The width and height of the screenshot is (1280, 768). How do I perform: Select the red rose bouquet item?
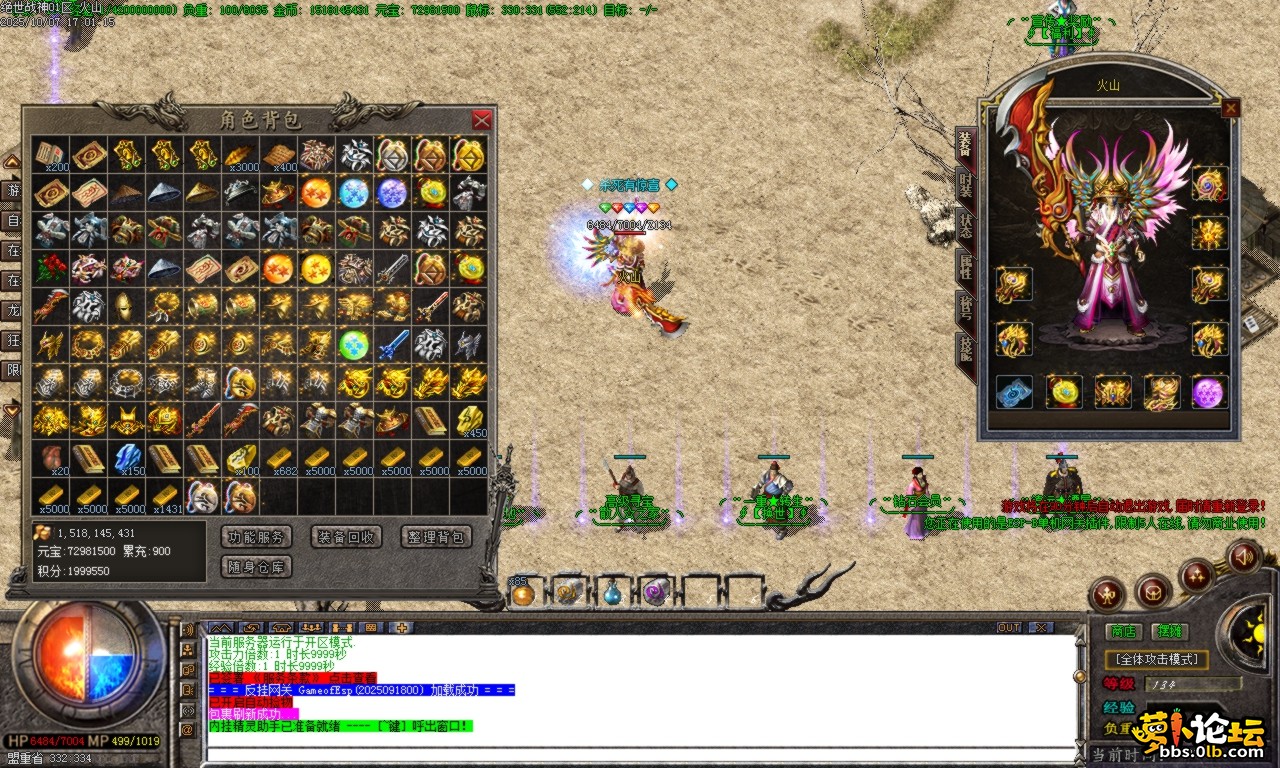click(50, 268)
